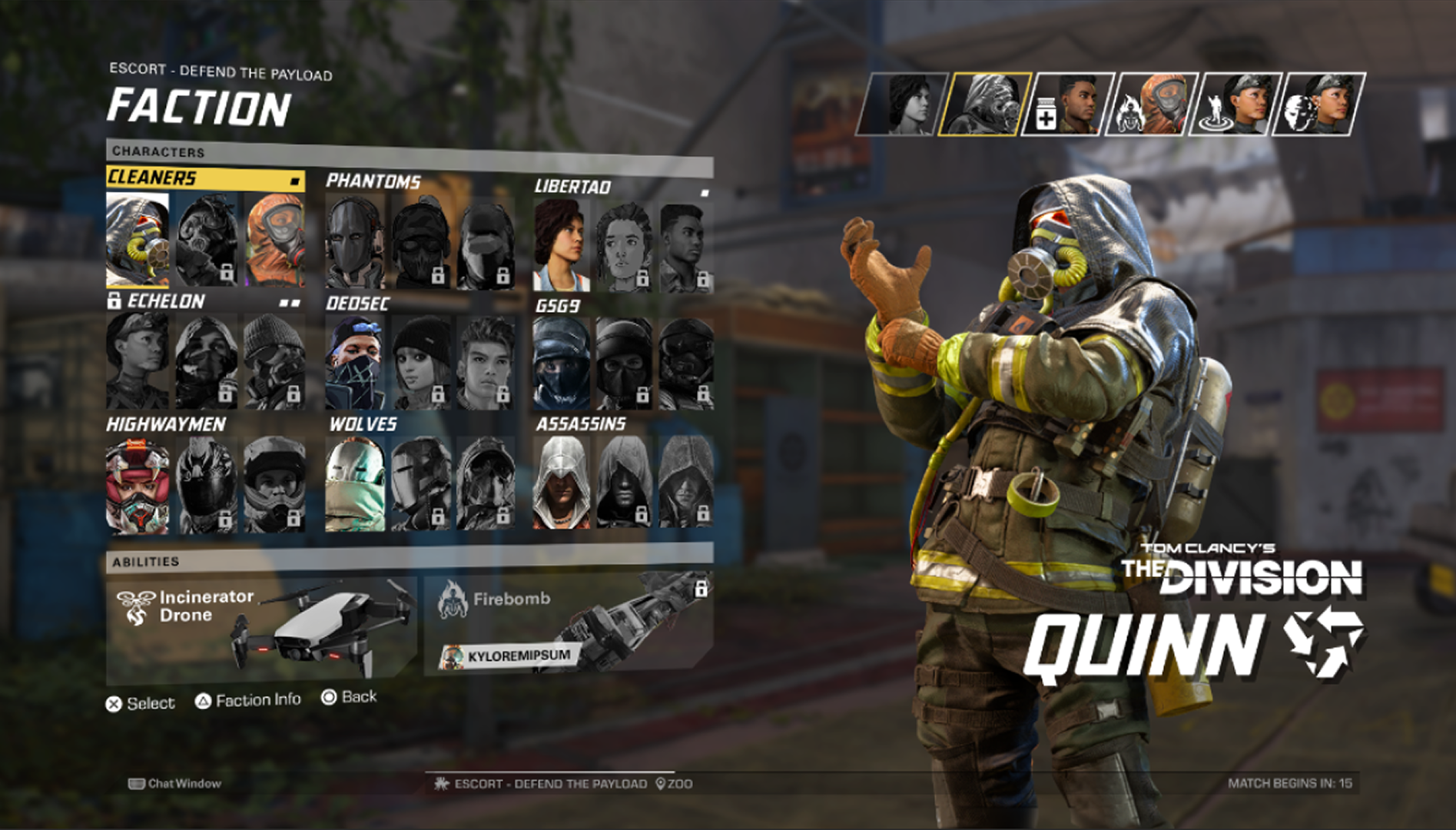Click the locked second Echelon character slot
Image resolution: width=1456 pixels, height=830 pixels.
(207, 361)
